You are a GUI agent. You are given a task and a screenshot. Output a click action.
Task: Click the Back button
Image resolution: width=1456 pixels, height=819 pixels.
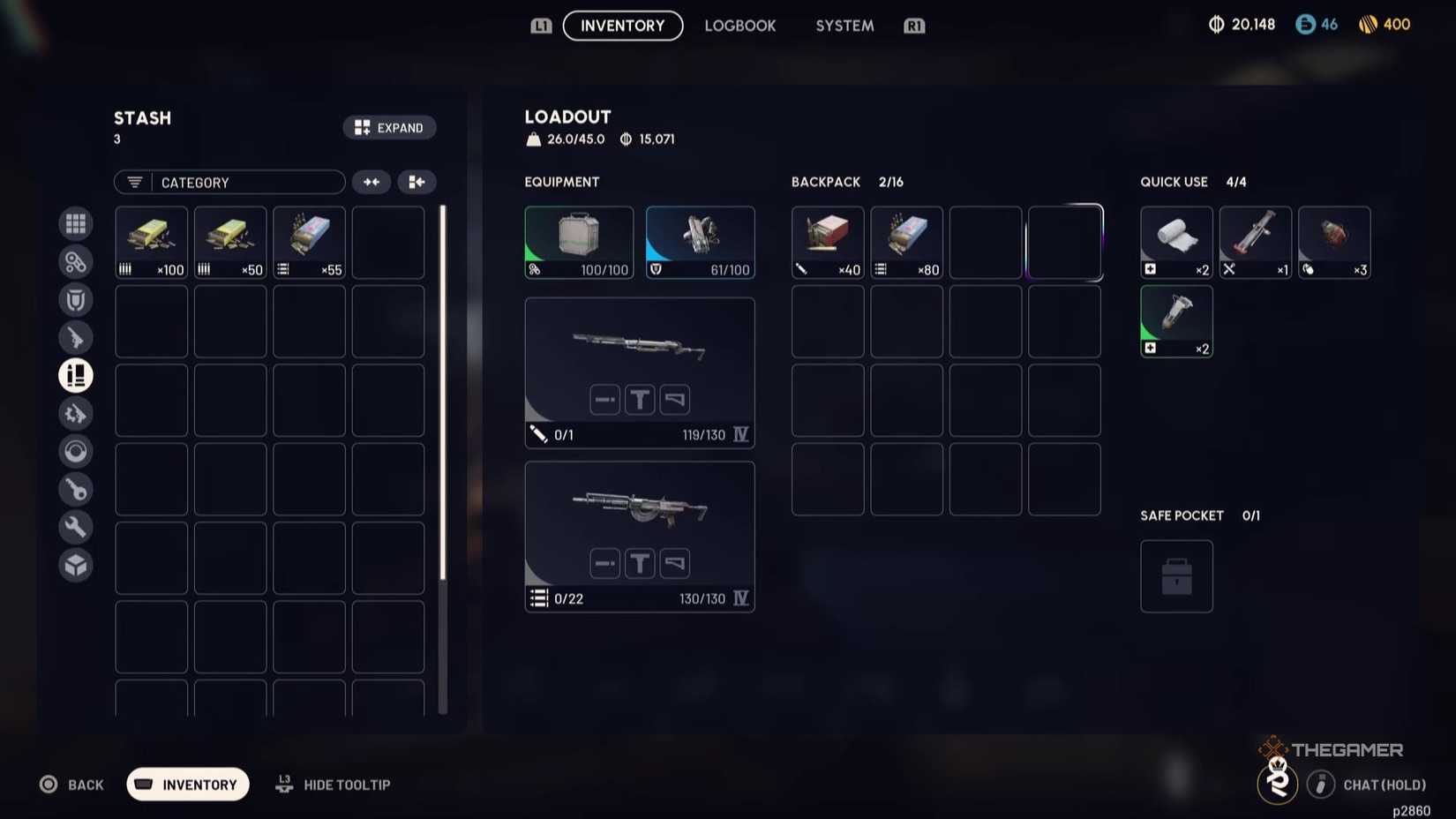point(72,784)
